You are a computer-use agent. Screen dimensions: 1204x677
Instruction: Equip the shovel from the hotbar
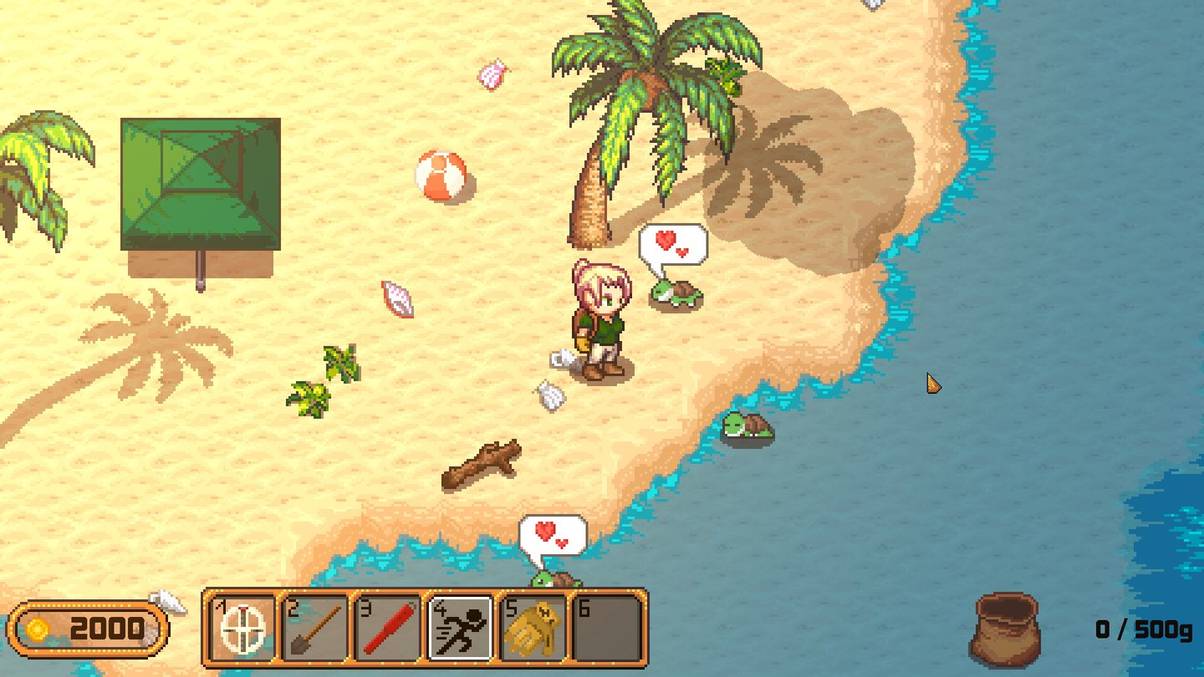click(x=315, y=628)
